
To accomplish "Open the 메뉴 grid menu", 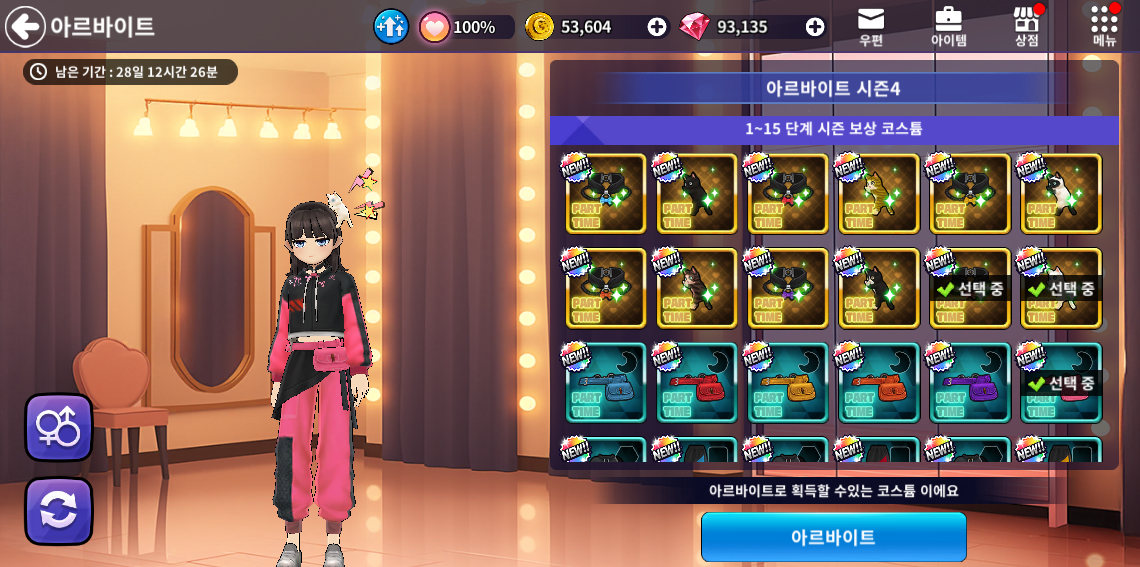I will tap(1104, 26).
